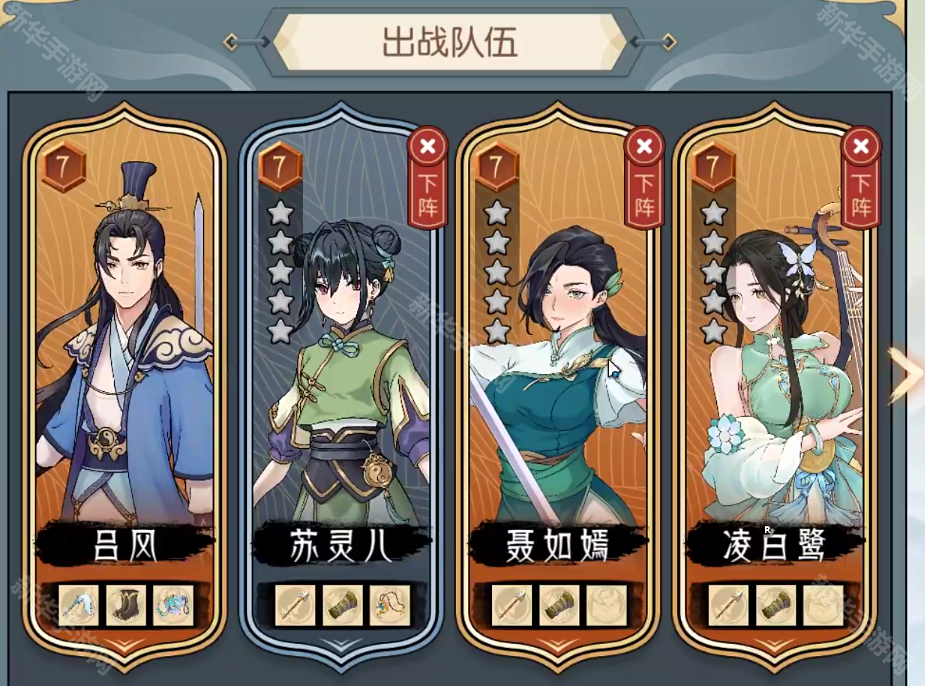The image size is (925, 686).
Task: Open 聂如嫣's spear weapon slot
Action: [512, 605]
